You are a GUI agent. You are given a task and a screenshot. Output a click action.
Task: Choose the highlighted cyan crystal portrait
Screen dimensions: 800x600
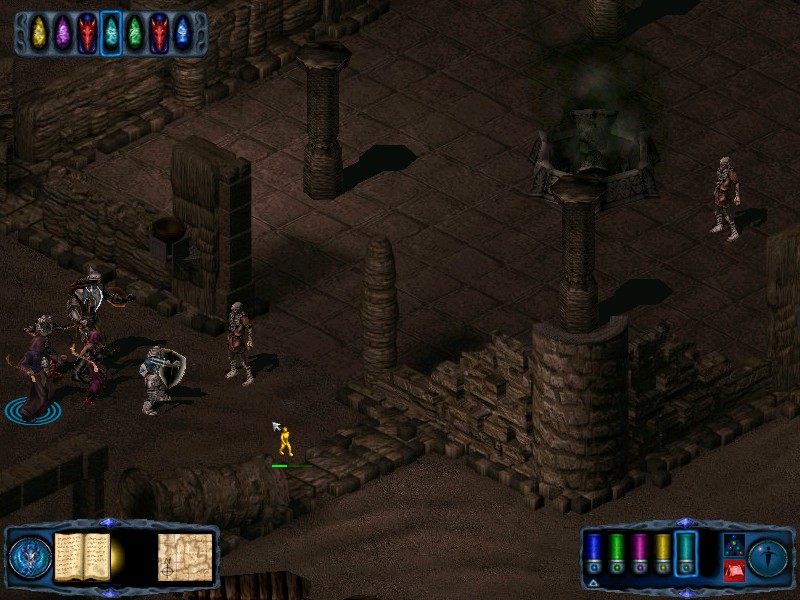point(111,33)
